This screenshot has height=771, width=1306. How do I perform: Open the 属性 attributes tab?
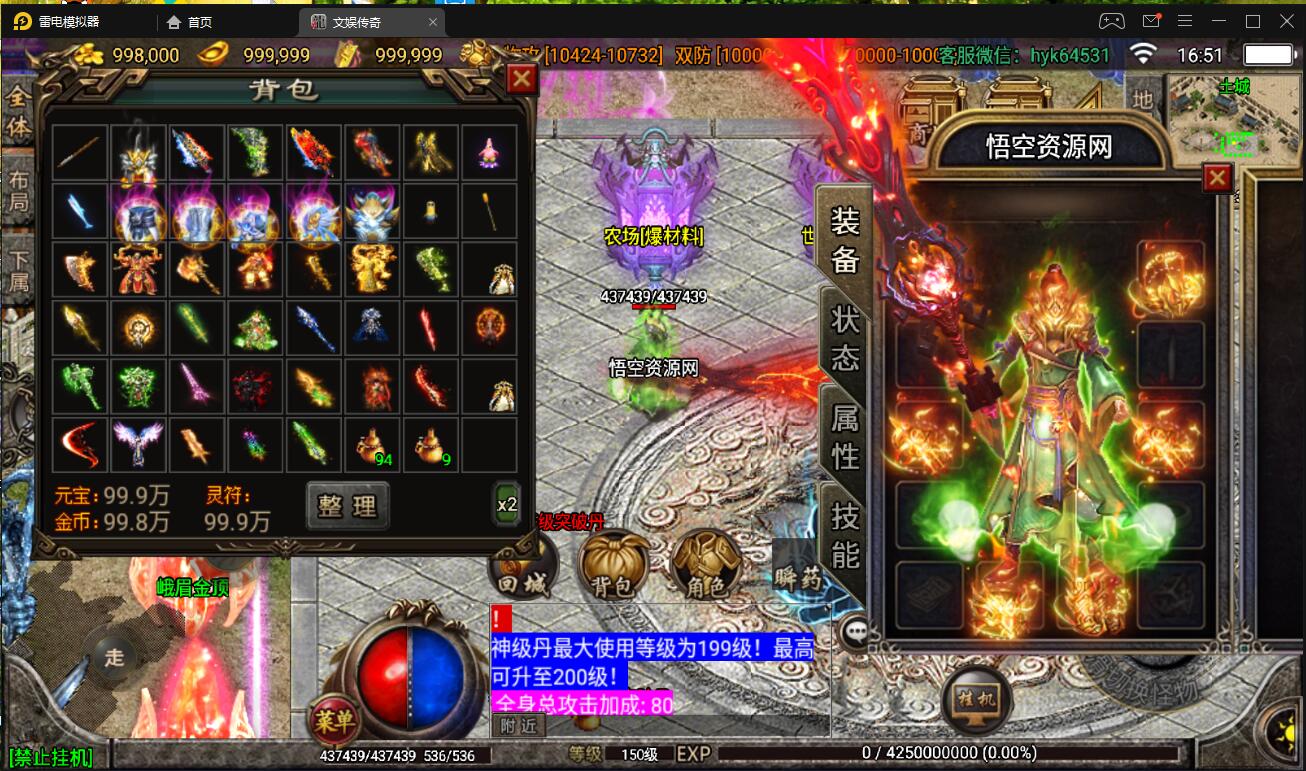pos(845,437)
